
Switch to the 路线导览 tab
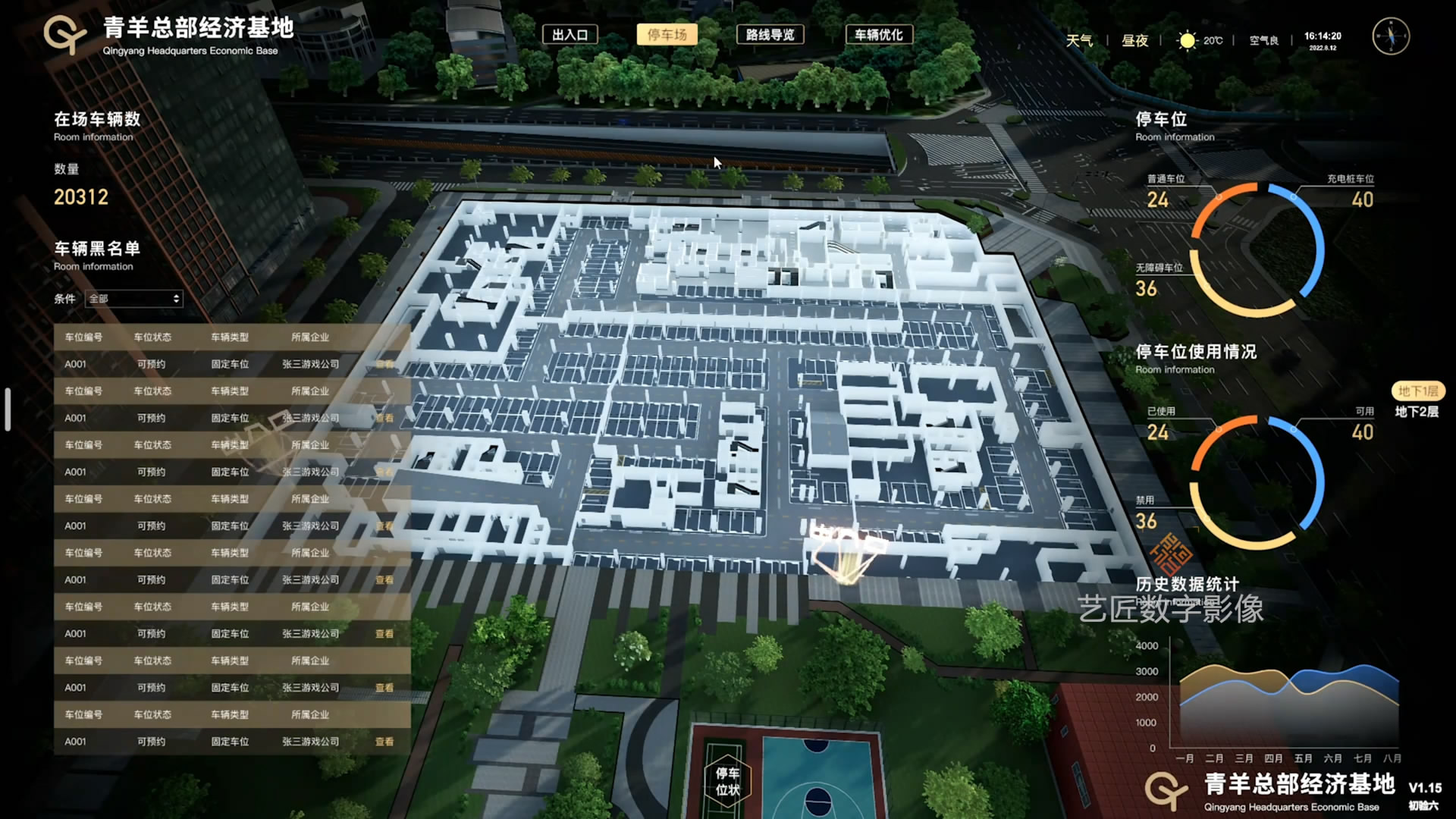770,35
